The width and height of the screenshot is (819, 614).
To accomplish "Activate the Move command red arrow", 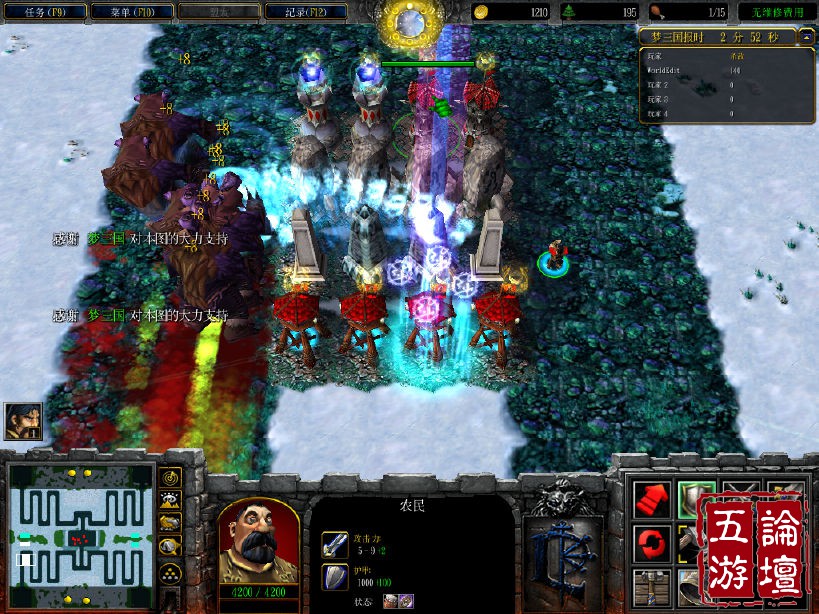I will click(651, 499).
